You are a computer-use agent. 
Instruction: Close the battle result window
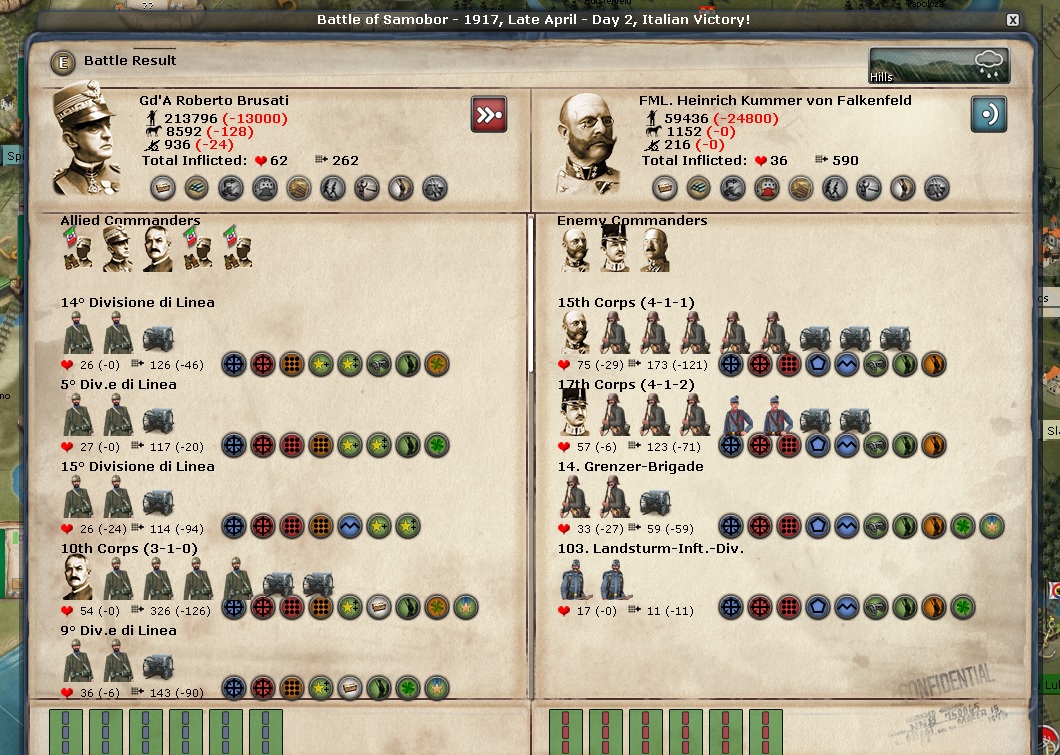click(x=1012, y=20)
